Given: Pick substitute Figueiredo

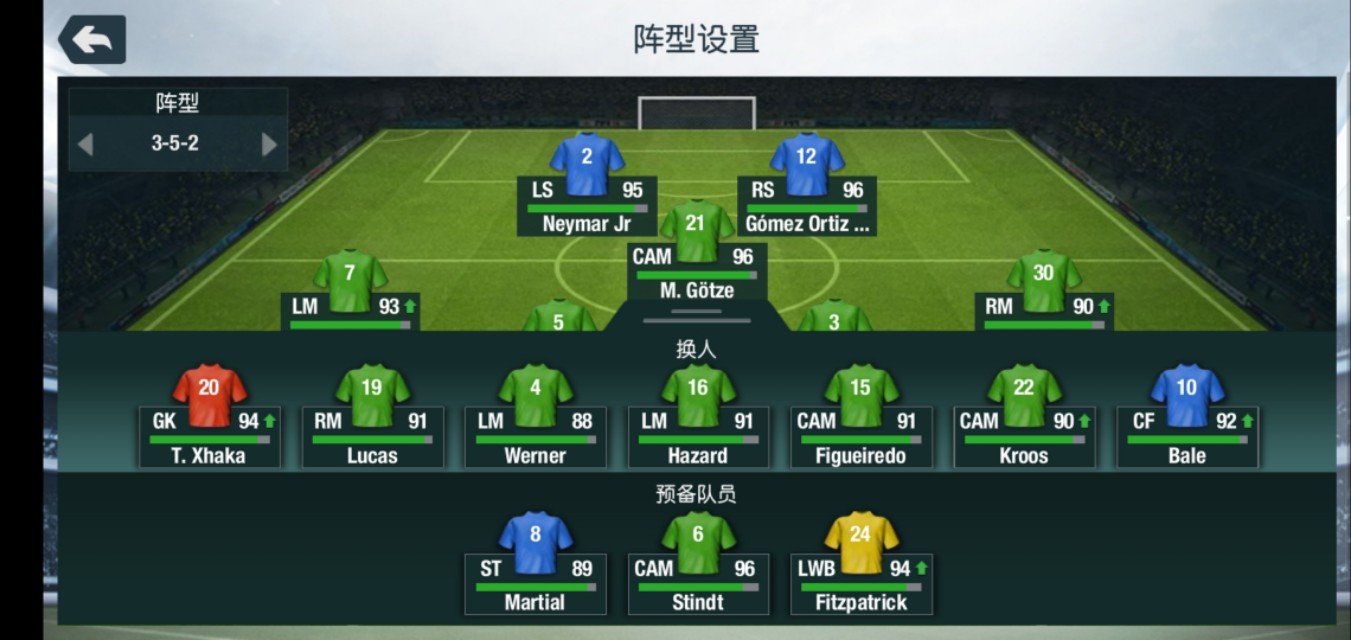Looking at the screenshot, I should point(861,418).
